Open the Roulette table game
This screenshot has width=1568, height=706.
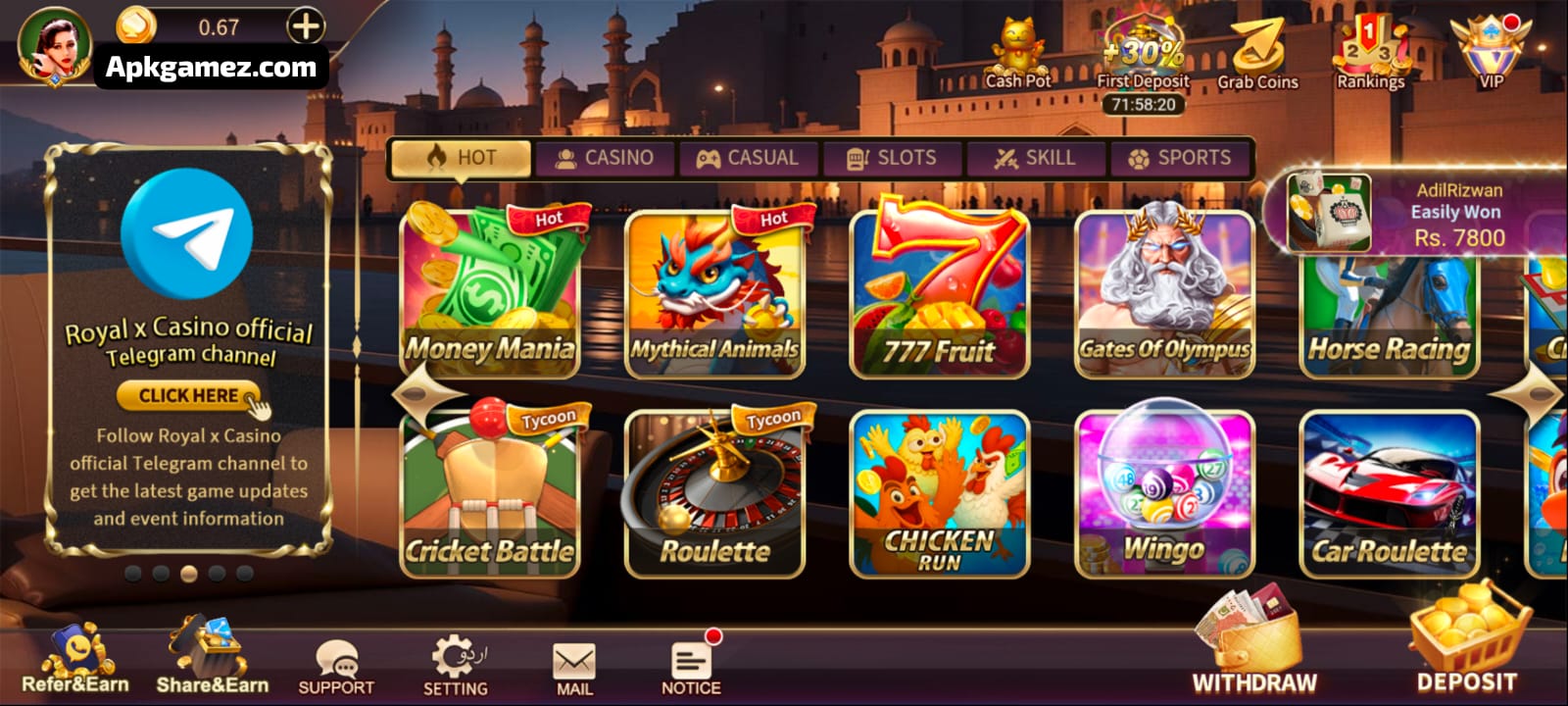pos(714,494)
